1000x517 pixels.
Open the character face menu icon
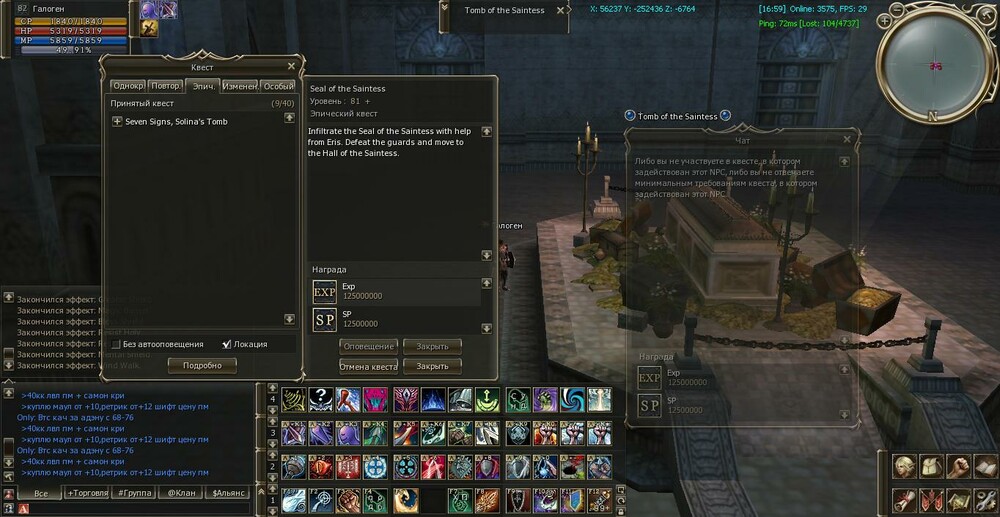coord(903,467)
